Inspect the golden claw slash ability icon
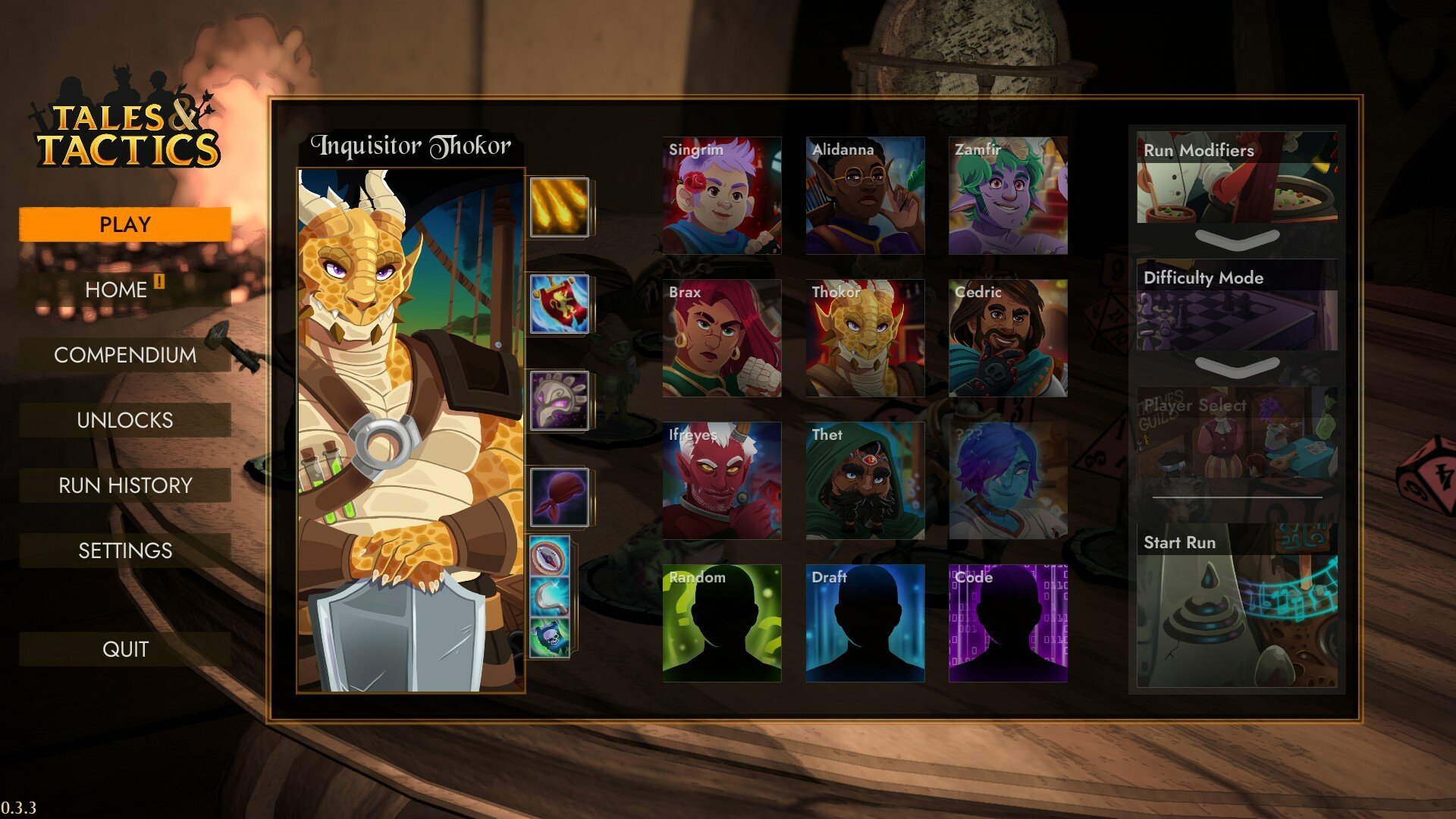This screenshot has width=1456, height=819. coord(559,207)
